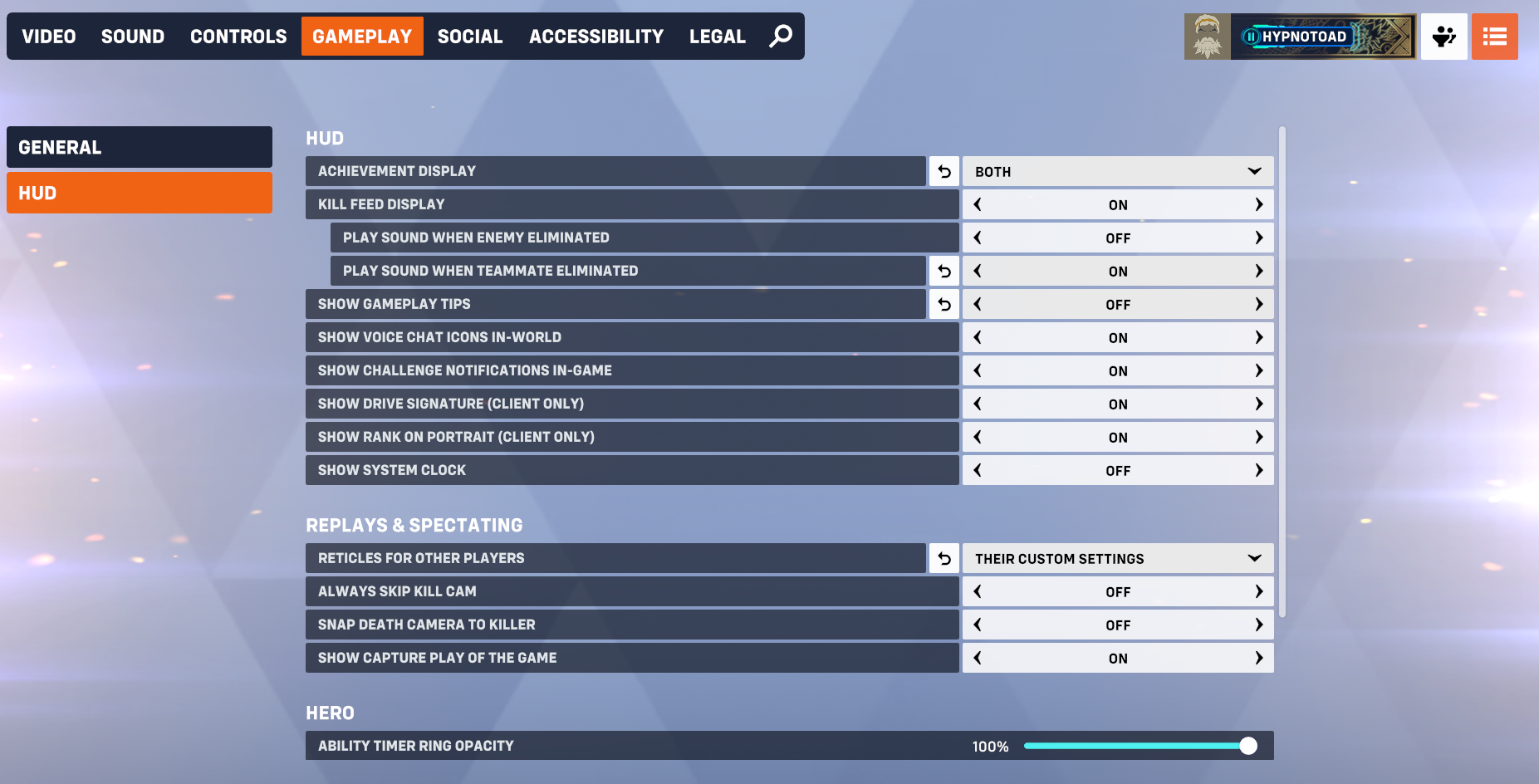Switch to the Social tab

pos(470,36)
